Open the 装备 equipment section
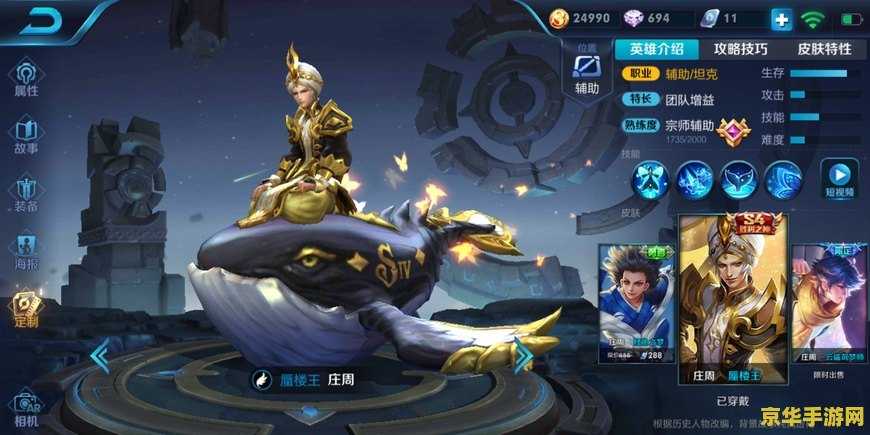This screenshot has height=435, width=870. click(26, 193)
